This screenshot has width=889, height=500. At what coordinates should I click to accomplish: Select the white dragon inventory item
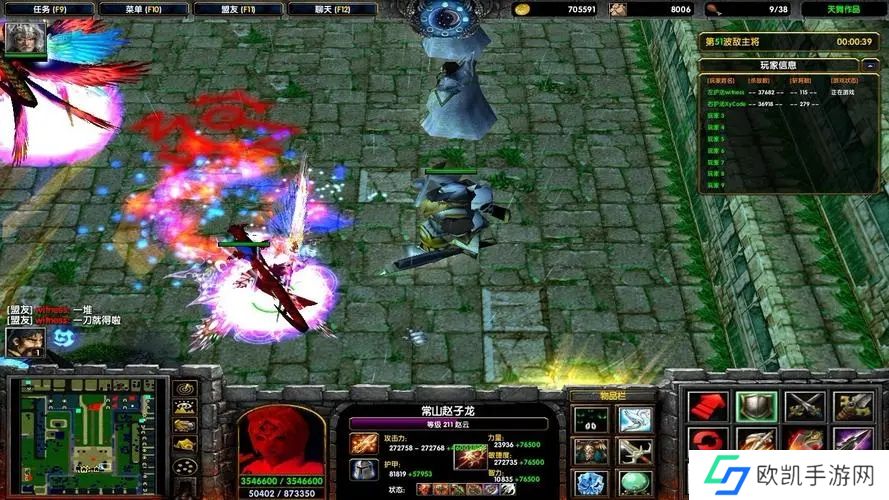point(635,419)
